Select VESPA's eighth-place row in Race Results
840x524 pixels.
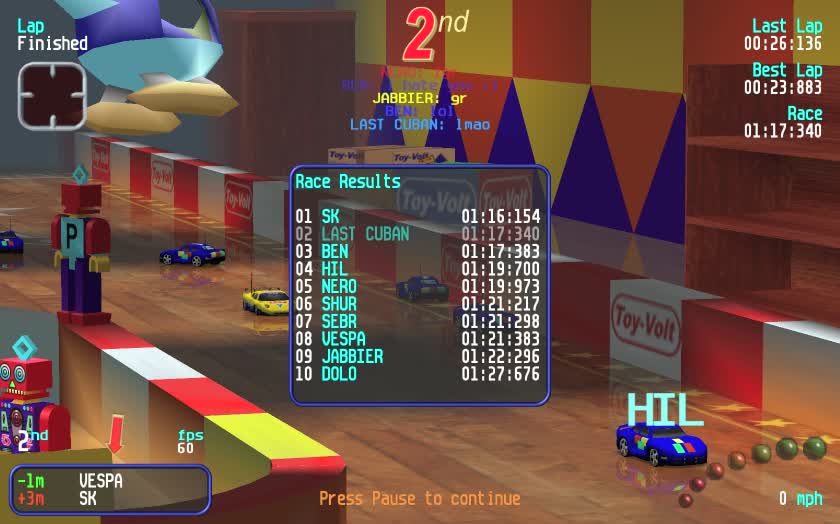(x=418, y=339)
